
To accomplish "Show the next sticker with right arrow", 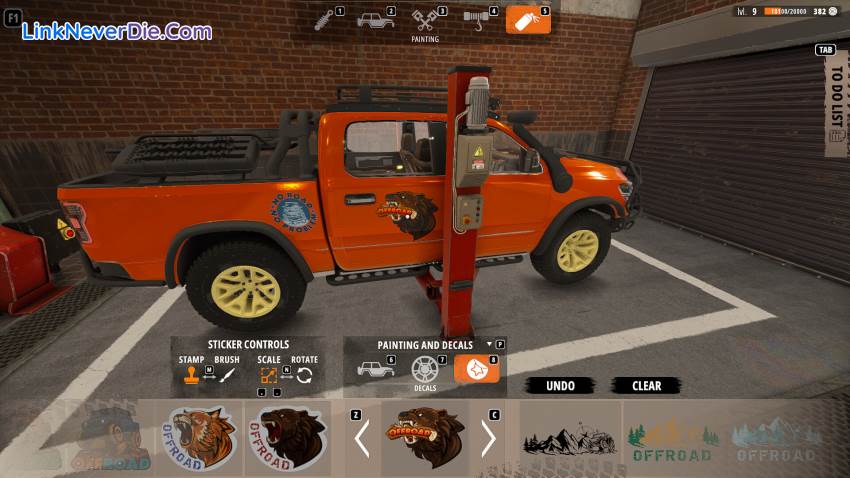I will click(x=488, y=438).
